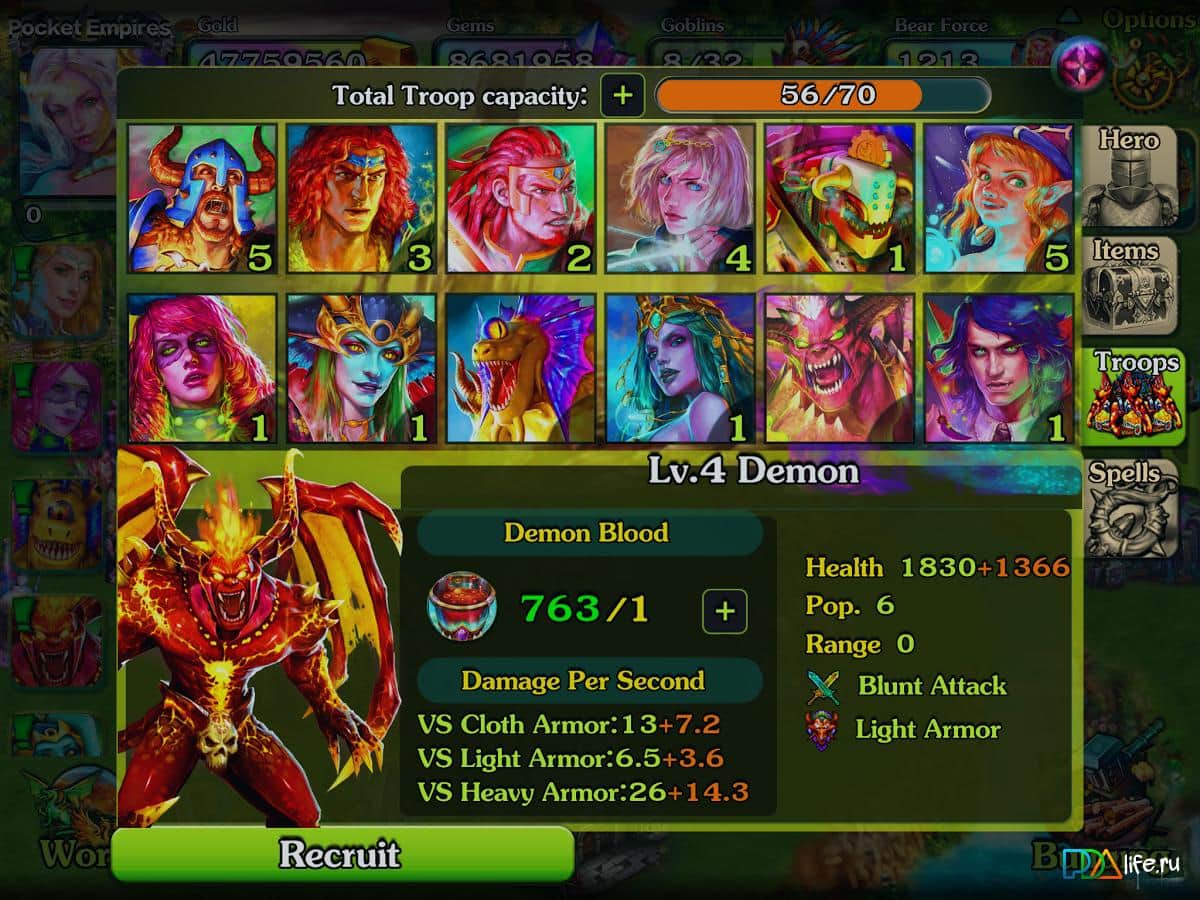1200x900 pixels.
Task: Click the green Recruit button
Action: click(342, 855)
